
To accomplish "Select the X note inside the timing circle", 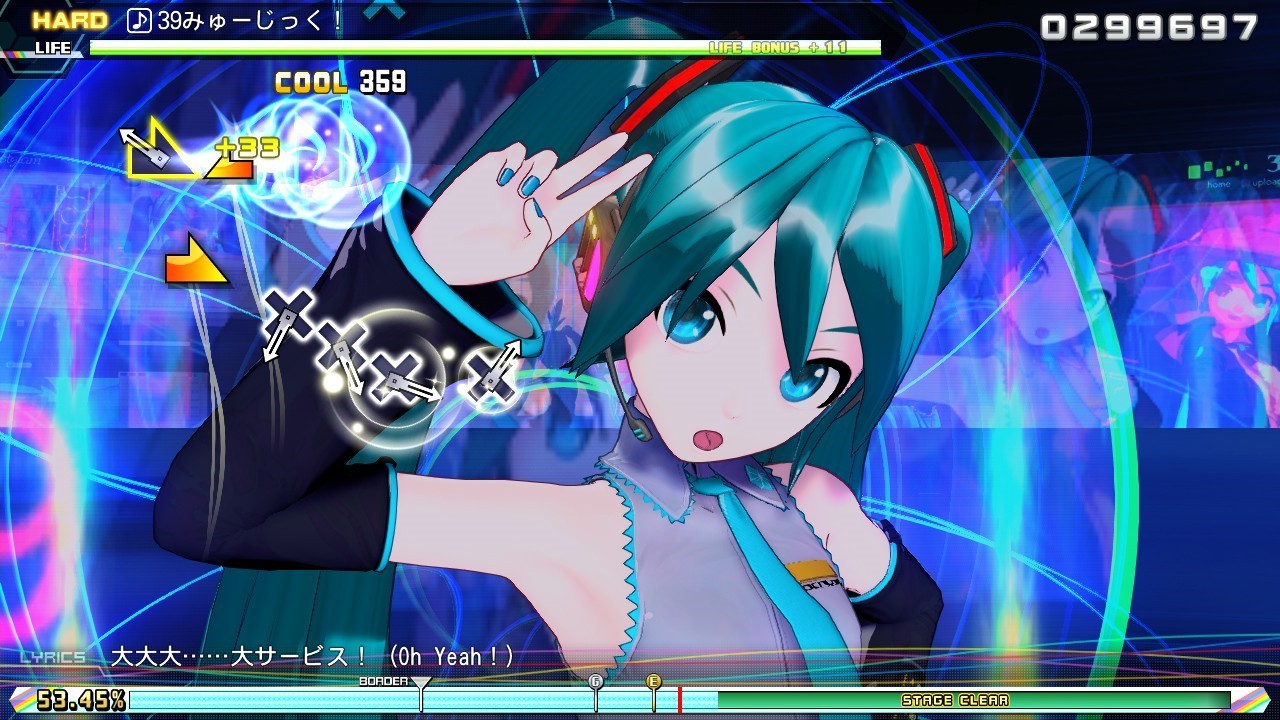I will [x=398, y=376].
